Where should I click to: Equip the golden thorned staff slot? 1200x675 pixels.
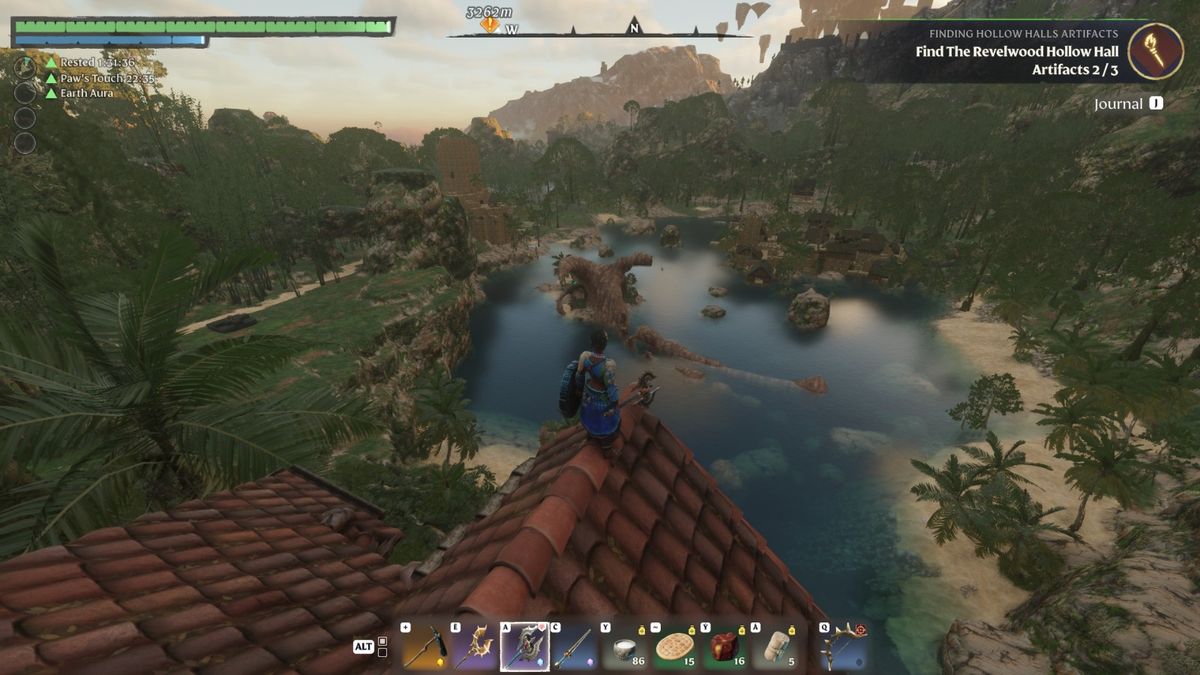[474, 647]
